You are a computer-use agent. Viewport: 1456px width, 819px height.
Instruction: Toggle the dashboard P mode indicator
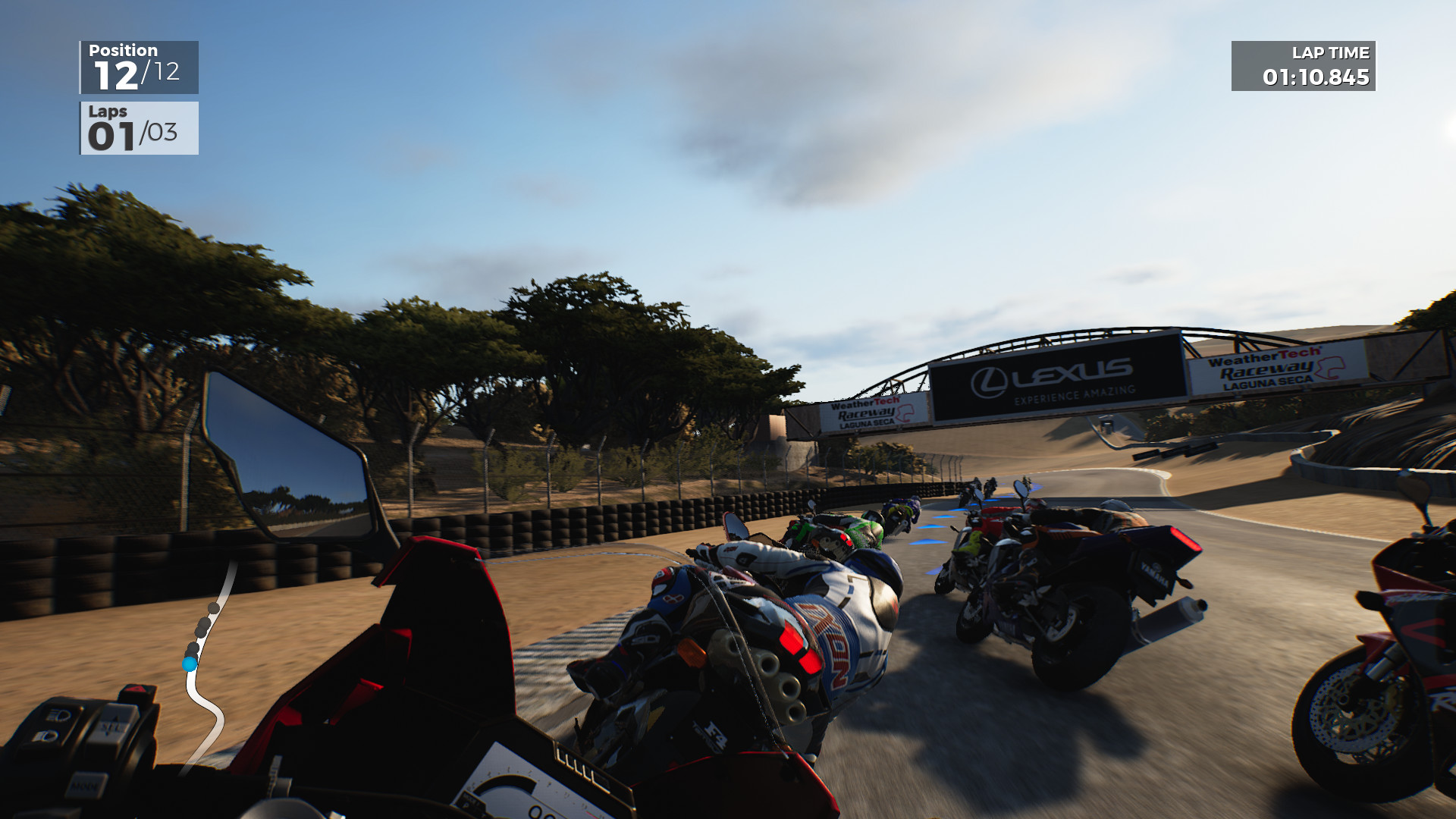point(465,806)
